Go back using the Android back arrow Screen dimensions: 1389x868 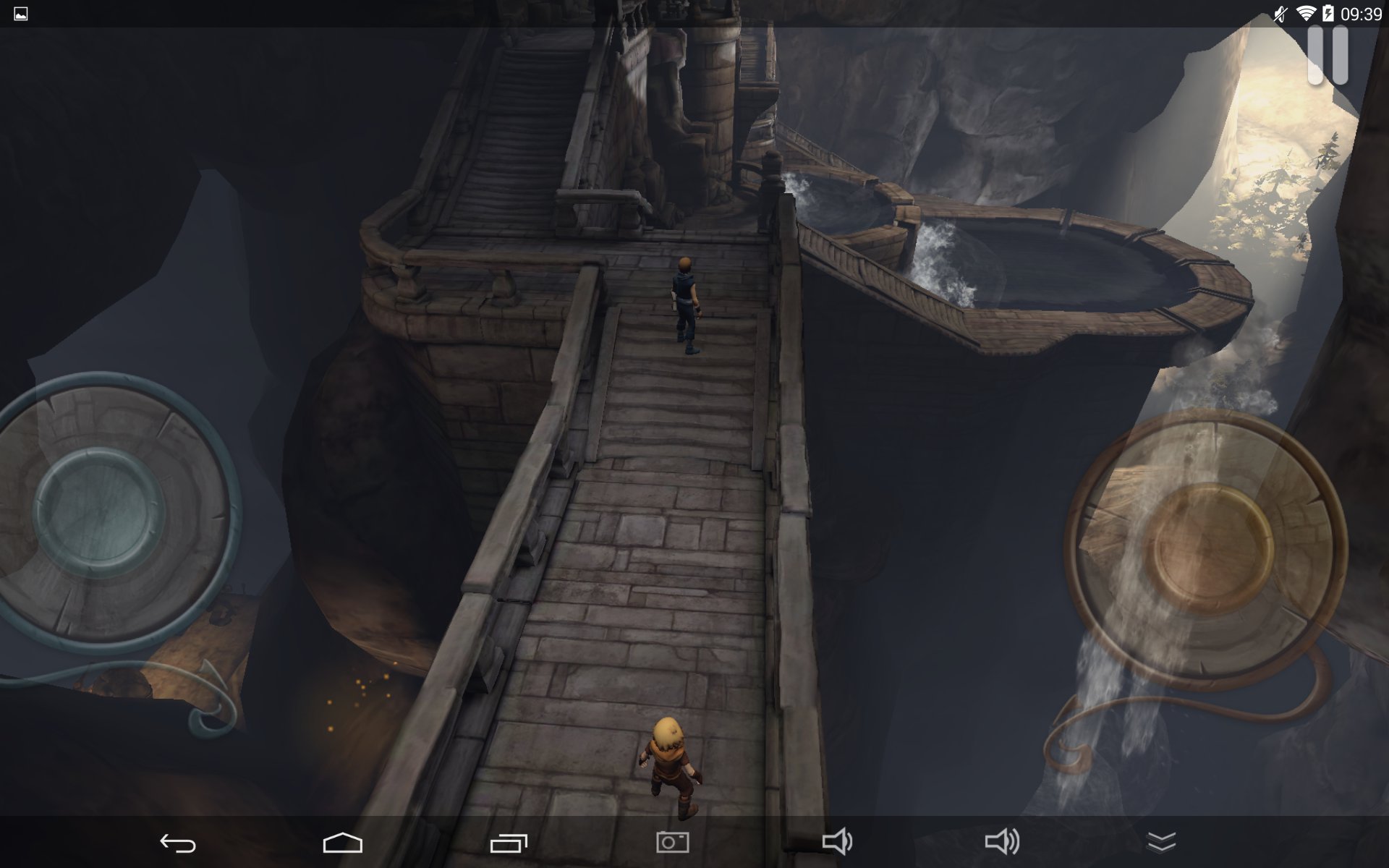(x=177, y=843)
